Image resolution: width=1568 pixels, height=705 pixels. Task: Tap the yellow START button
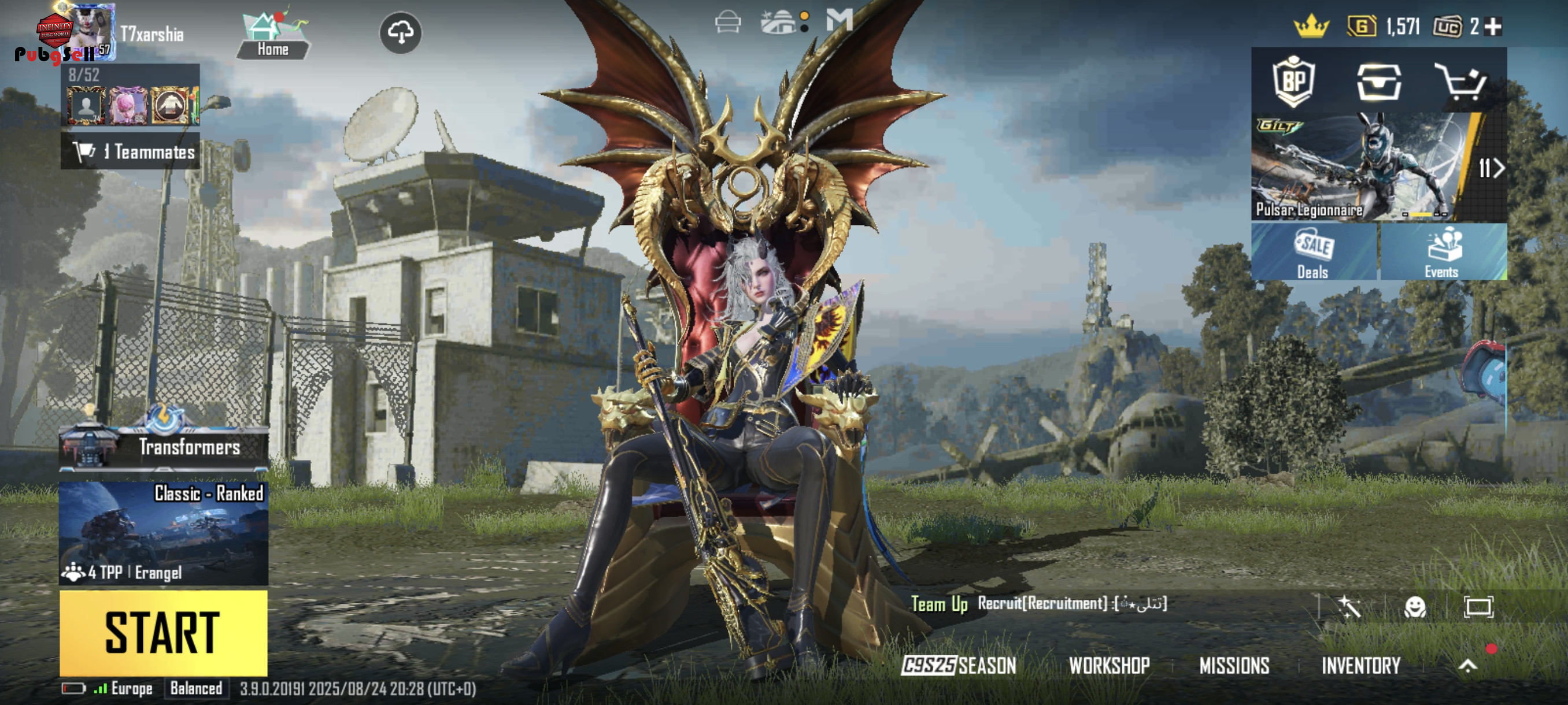click(x=163, y=633)
